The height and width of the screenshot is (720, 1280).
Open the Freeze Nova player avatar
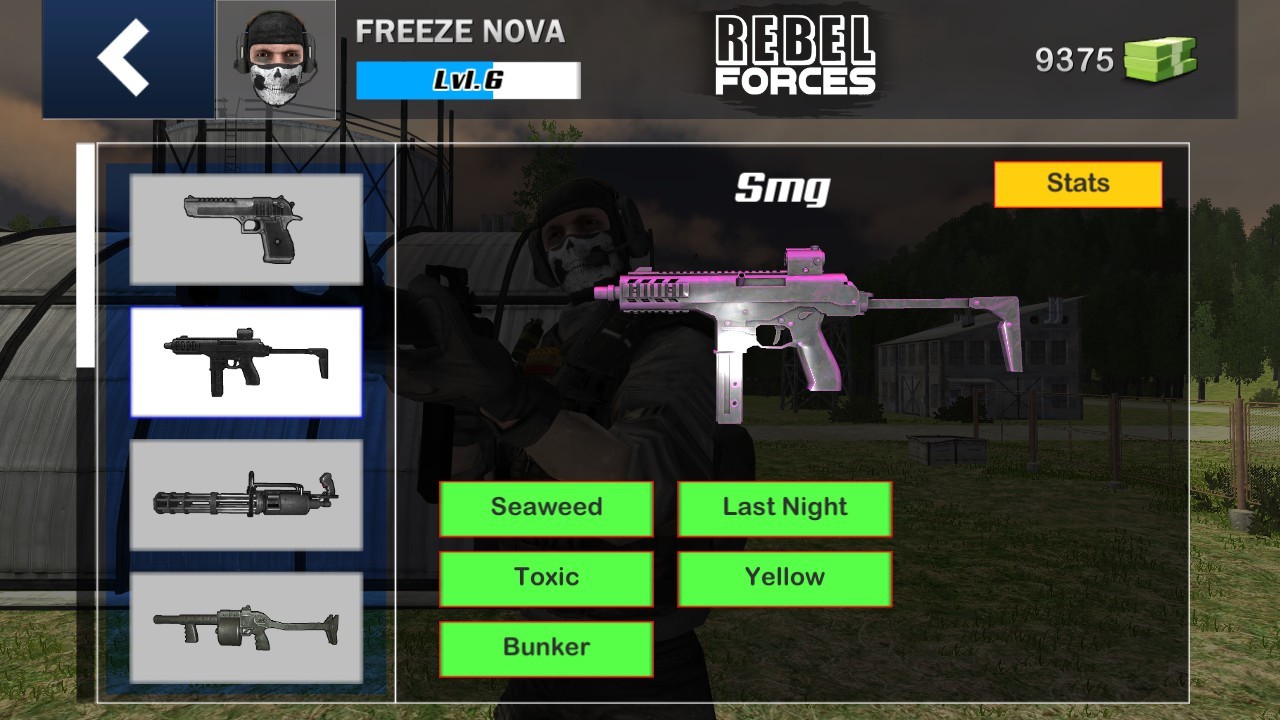[275, 55]
